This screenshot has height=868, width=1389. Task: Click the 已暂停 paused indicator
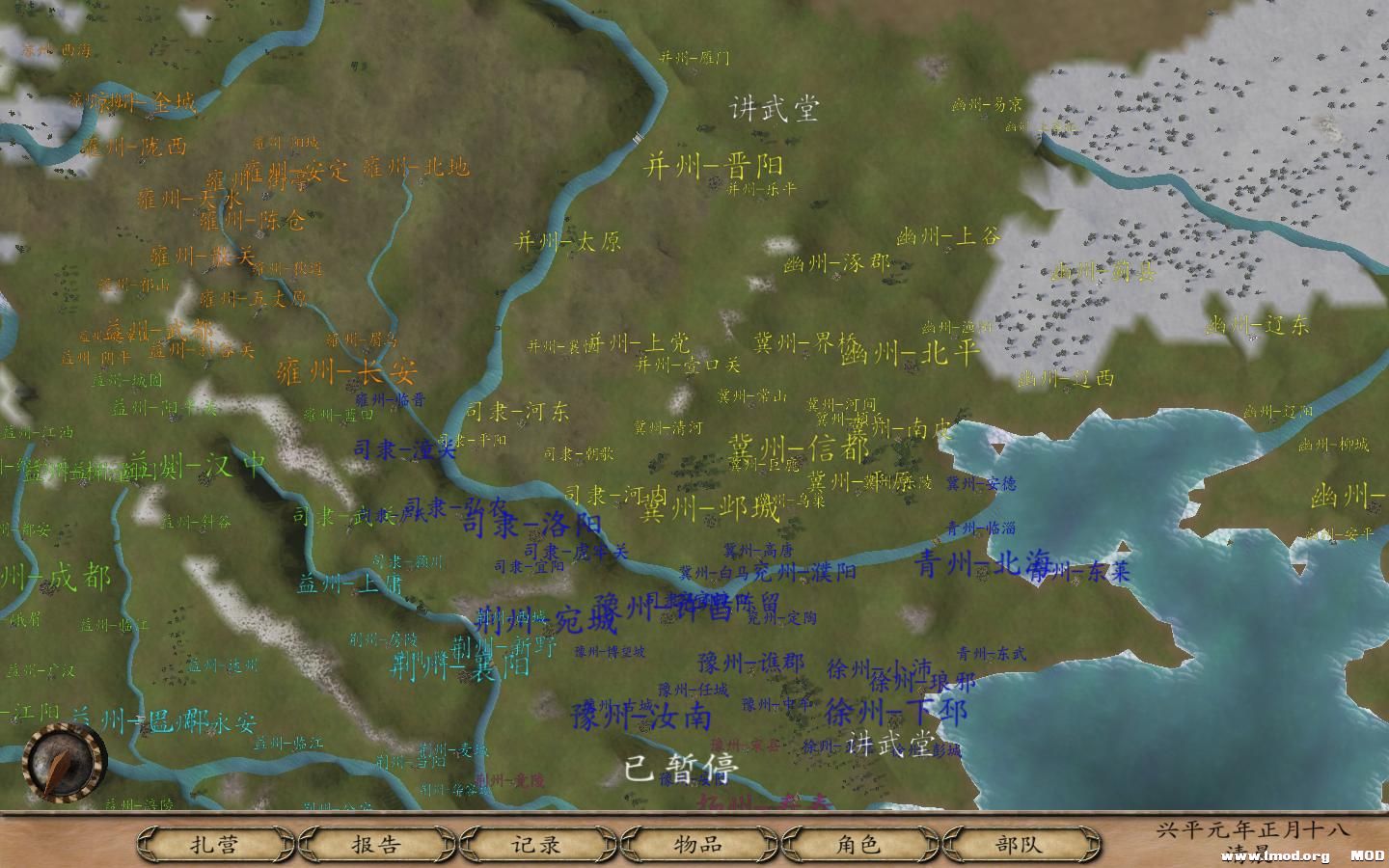click(x=680, y=767)
